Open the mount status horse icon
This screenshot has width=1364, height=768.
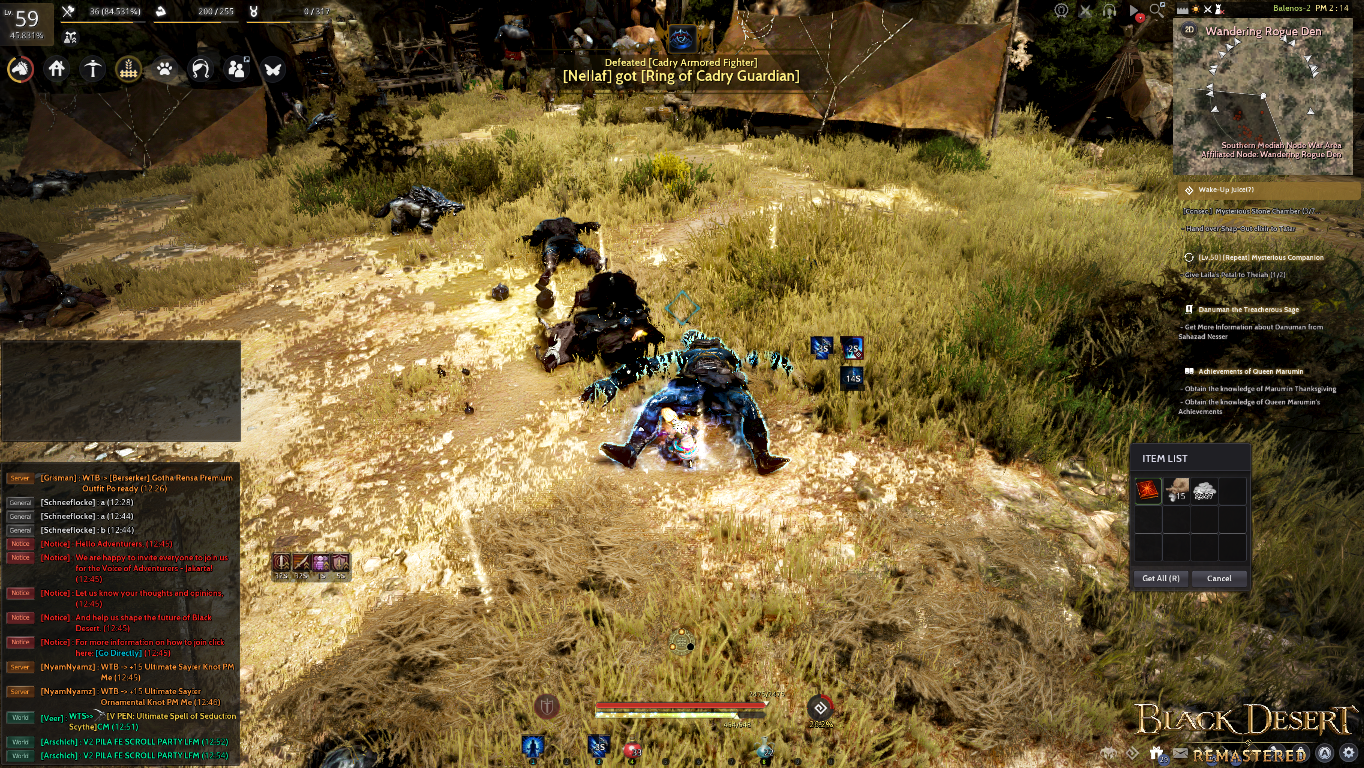point(19,70)
